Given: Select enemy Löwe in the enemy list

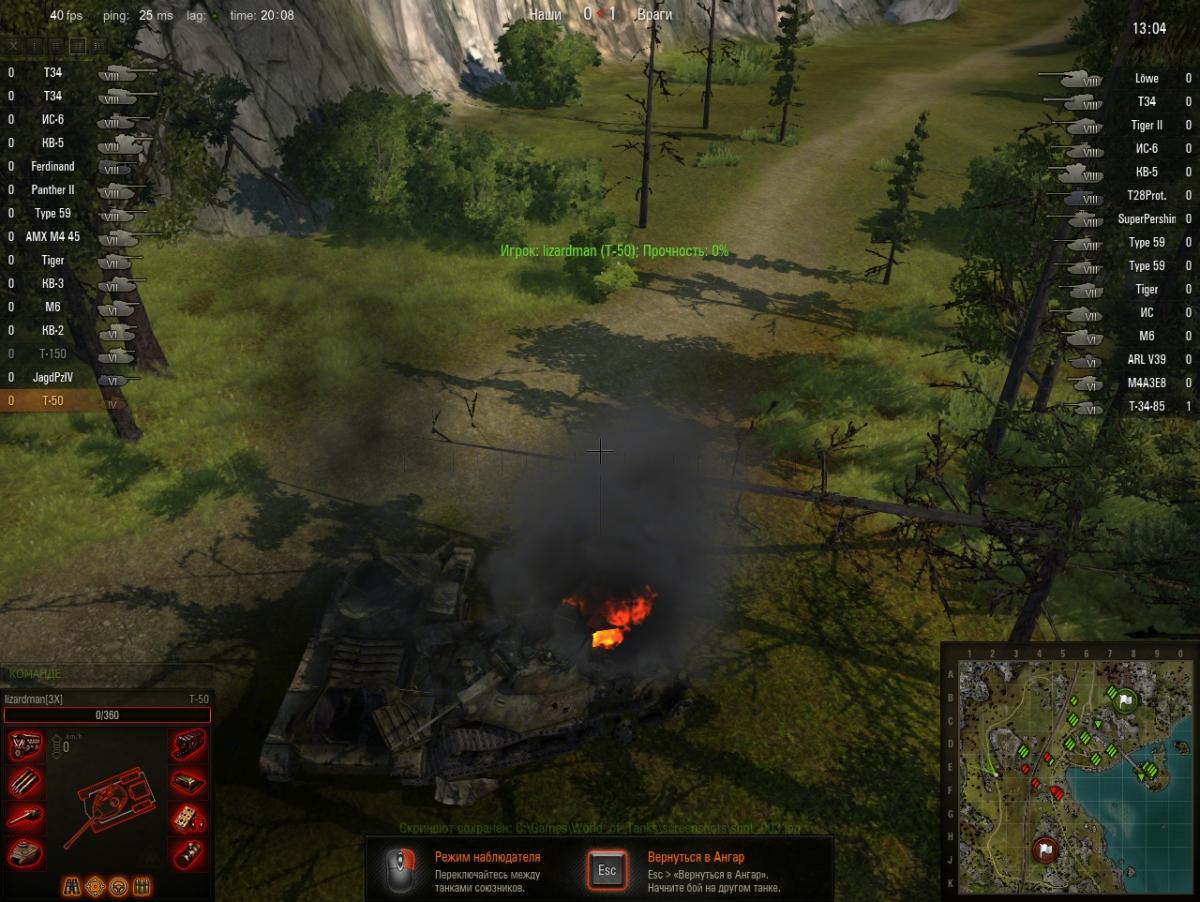Looking at the screenshot, I should [1146, 78].
